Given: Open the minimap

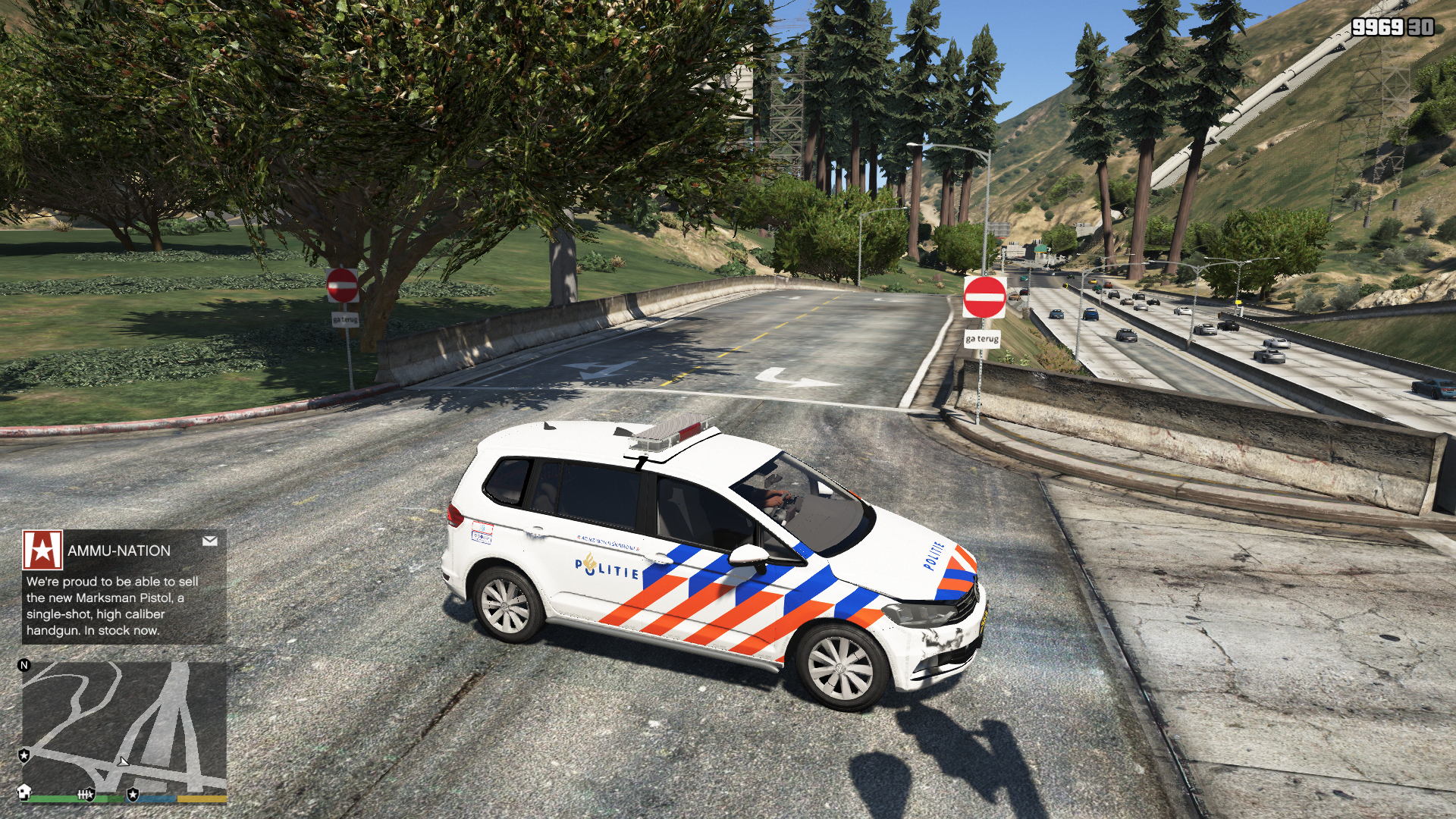Looking at the screenshot, I should (124, 728).
